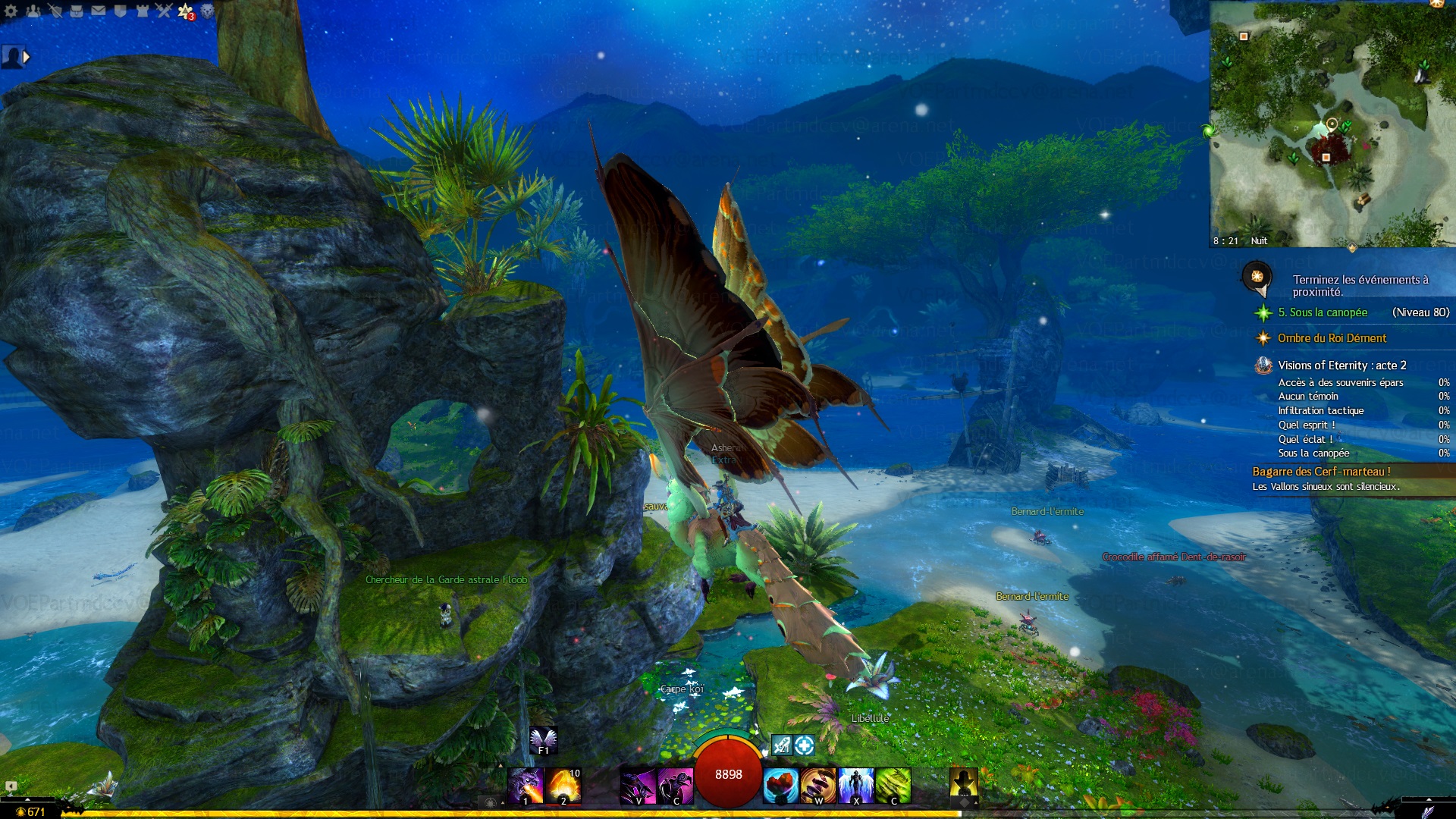Open the hero panel sword-and-shield icon
This screenshot has width=1456, height=819.
55,11
